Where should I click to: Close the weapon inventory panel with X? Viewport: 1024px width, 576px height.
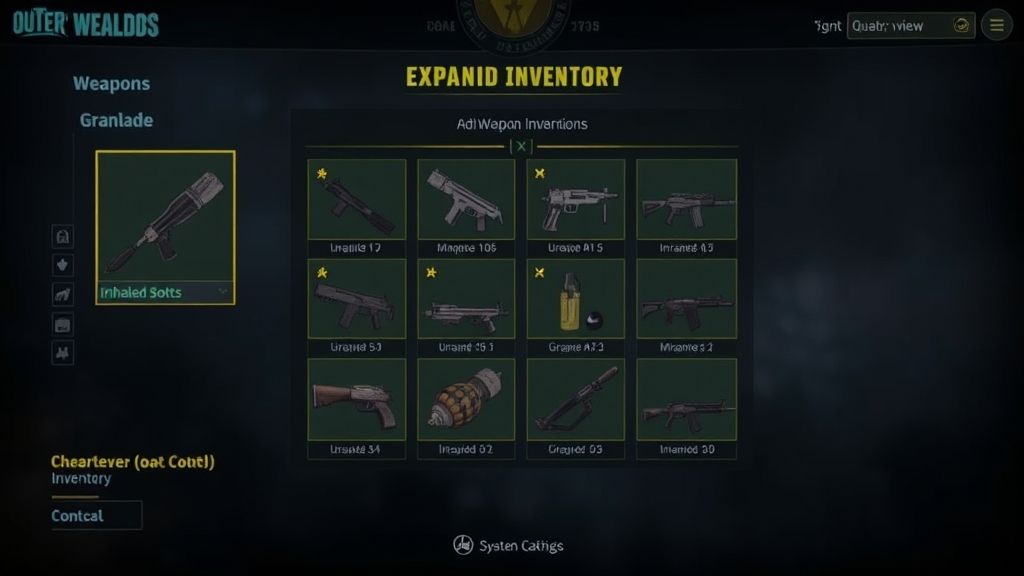click(520, 146)
